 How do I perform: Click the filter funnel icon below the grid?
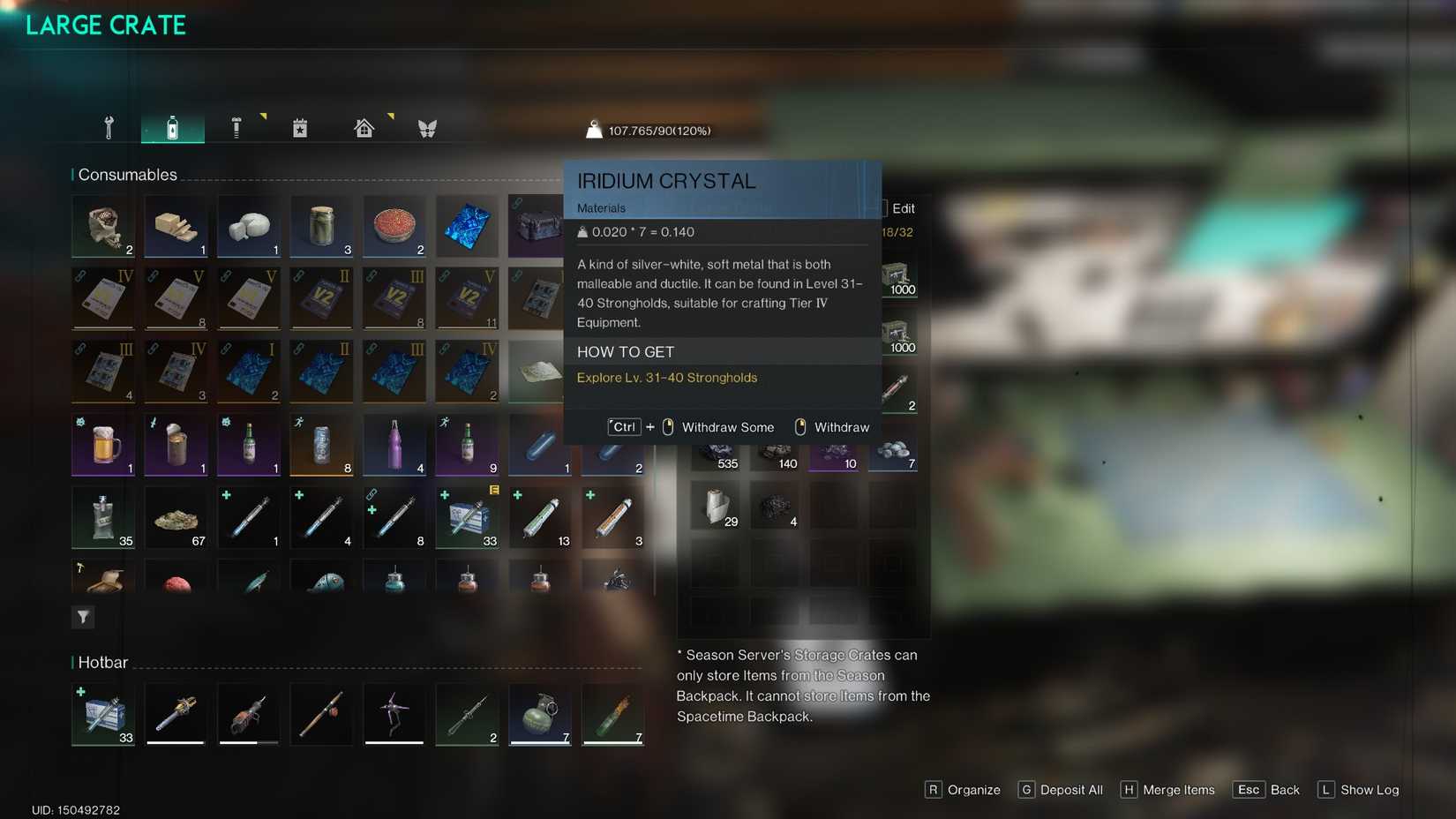pyautogui.click(x=82, y=617)
